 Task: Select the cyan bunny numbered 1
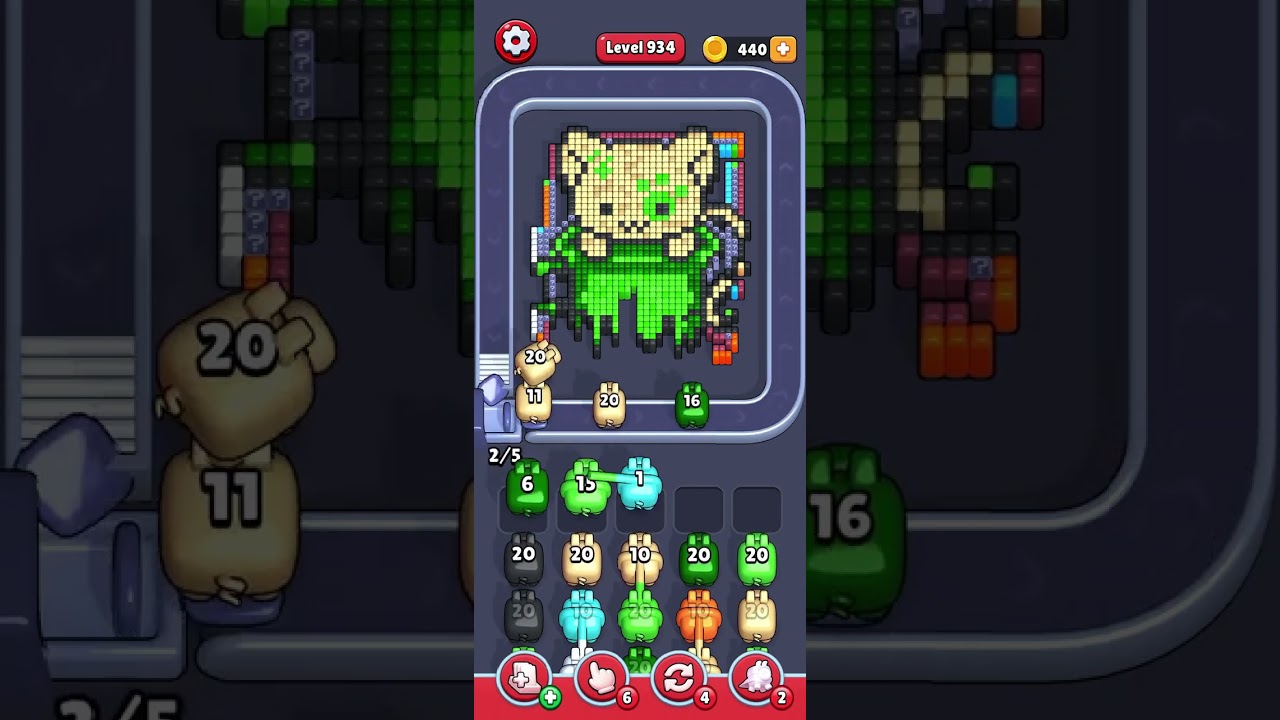[x=641, y=482]
